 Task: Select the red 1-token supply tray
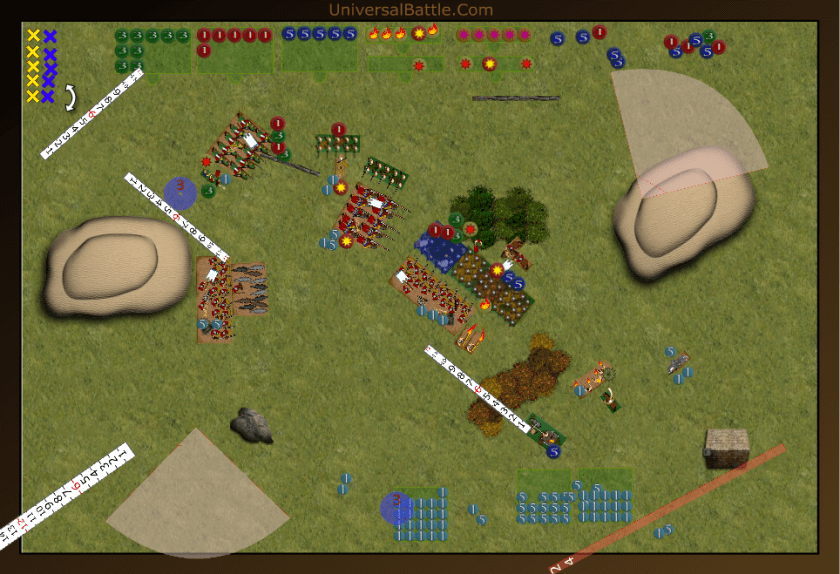click(x=234, y=49)
